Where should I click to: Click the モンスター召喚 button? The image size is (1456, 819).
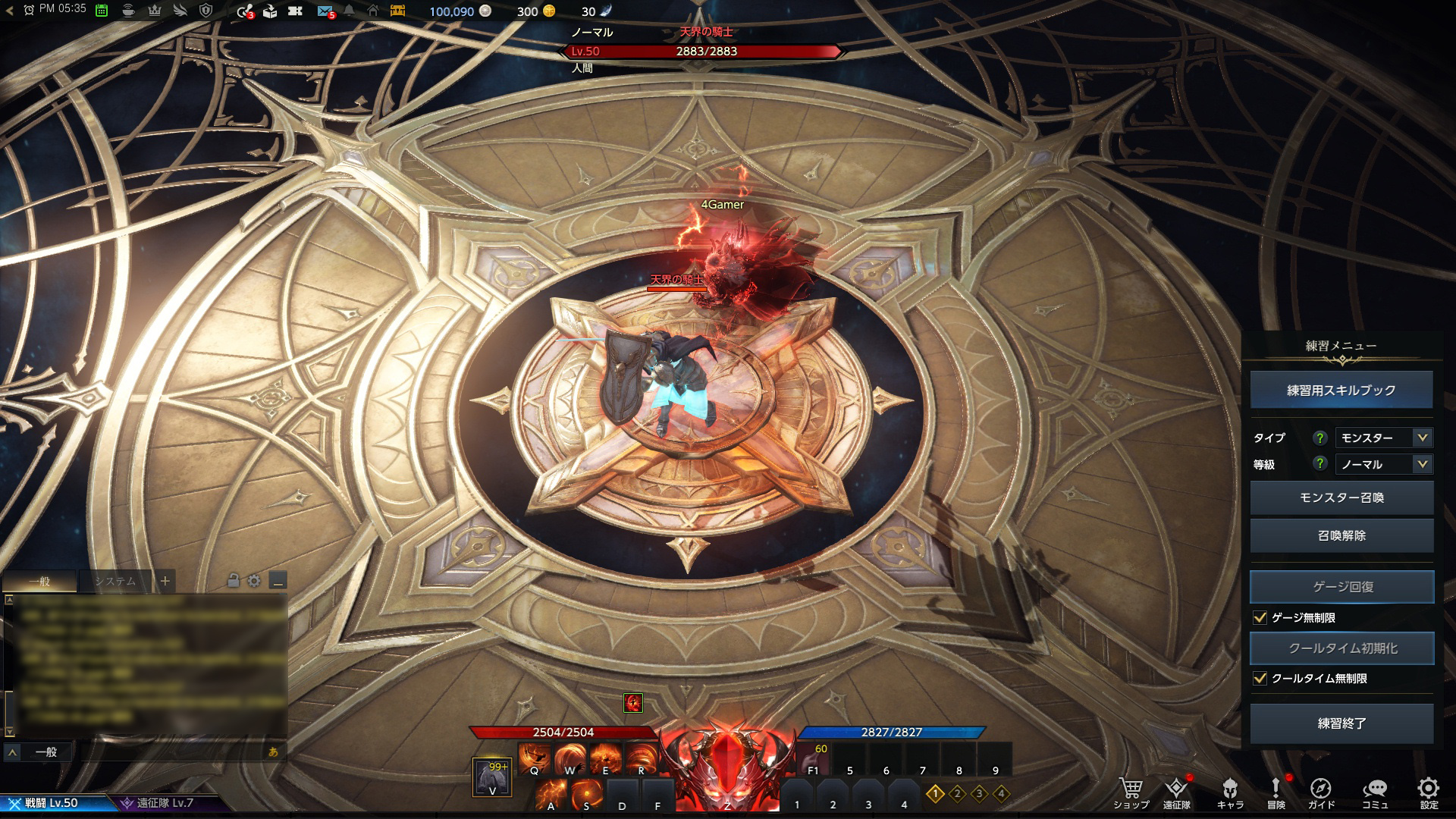(x=1341, y=498)
